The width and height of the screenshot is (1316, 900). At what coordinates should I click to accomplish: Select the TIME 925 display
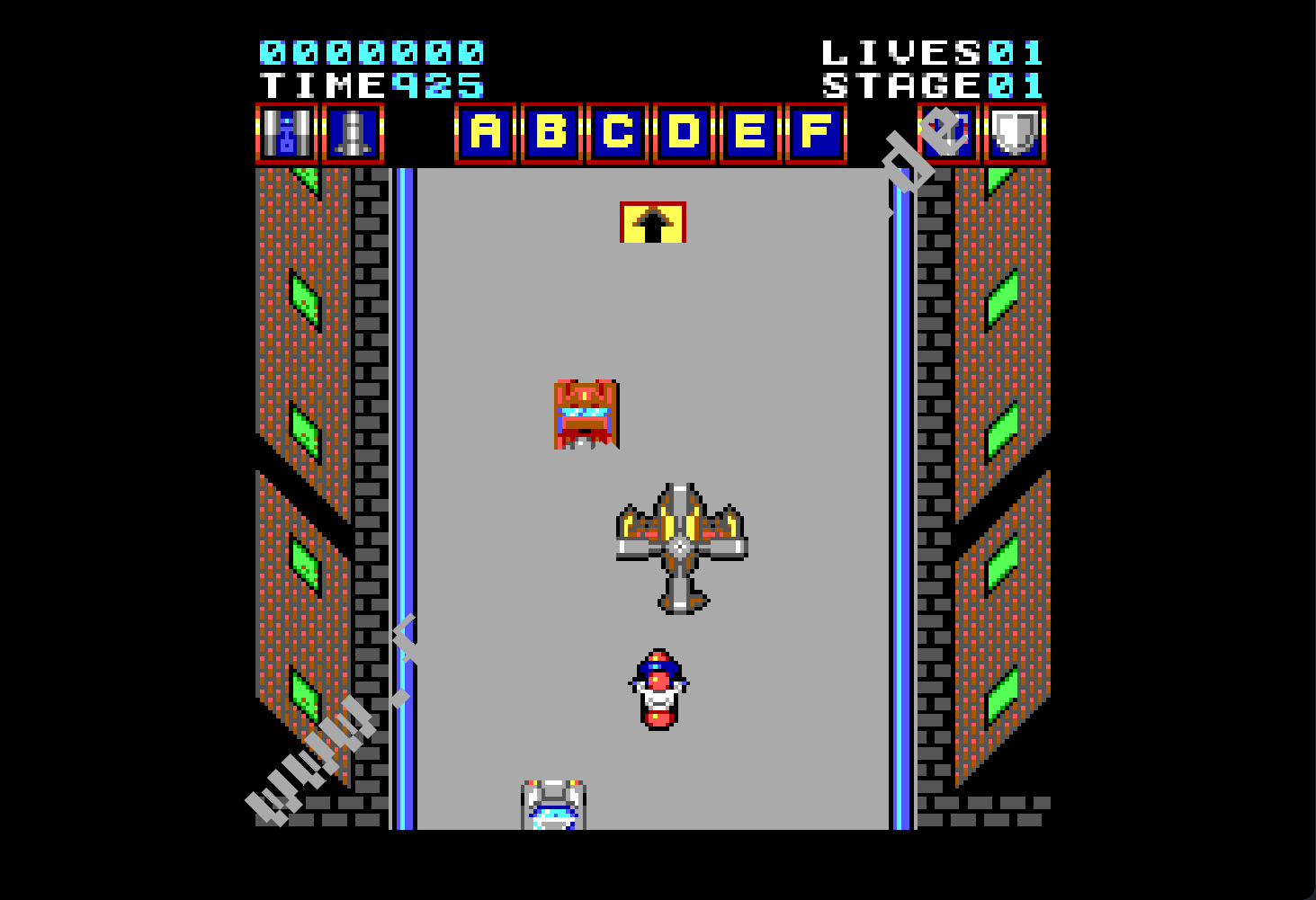372,85
